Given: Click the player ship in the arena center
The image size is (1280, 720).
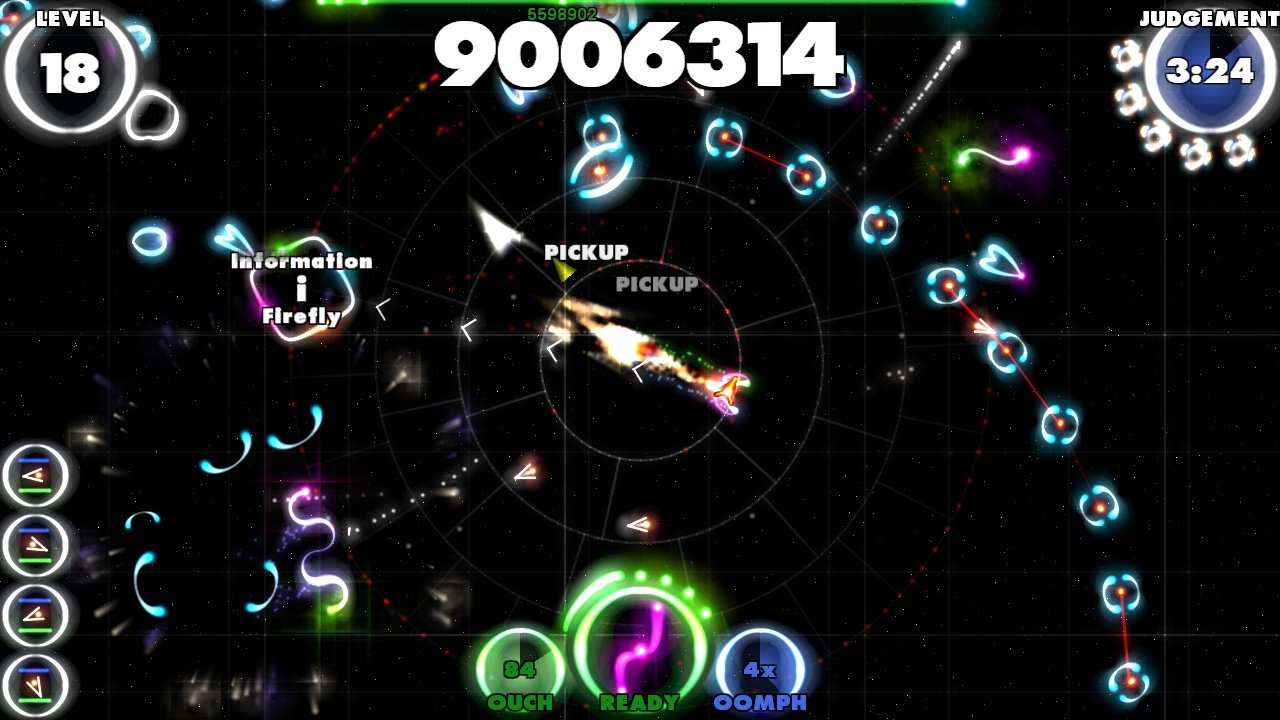Looking at the screenshot, I should (x=728, y=390).
